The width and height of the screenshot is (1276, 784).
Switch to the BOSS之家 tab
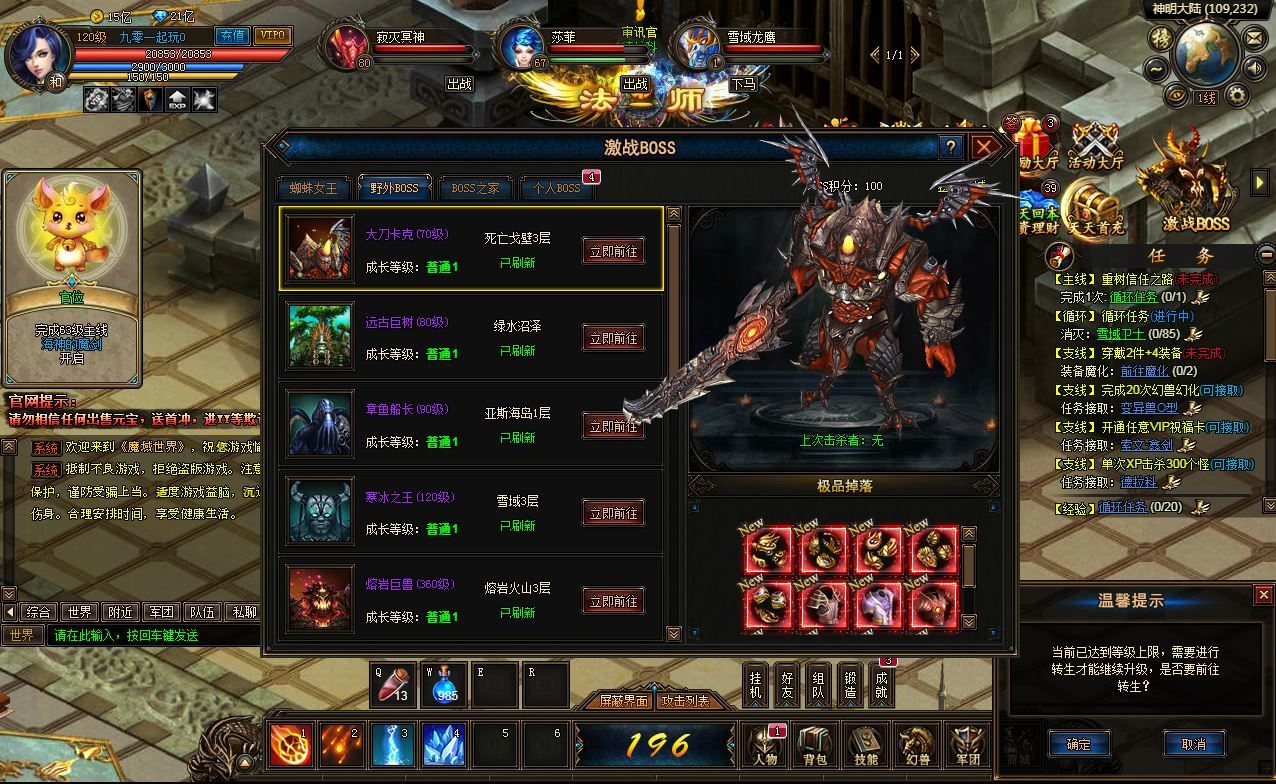point(475,188)
